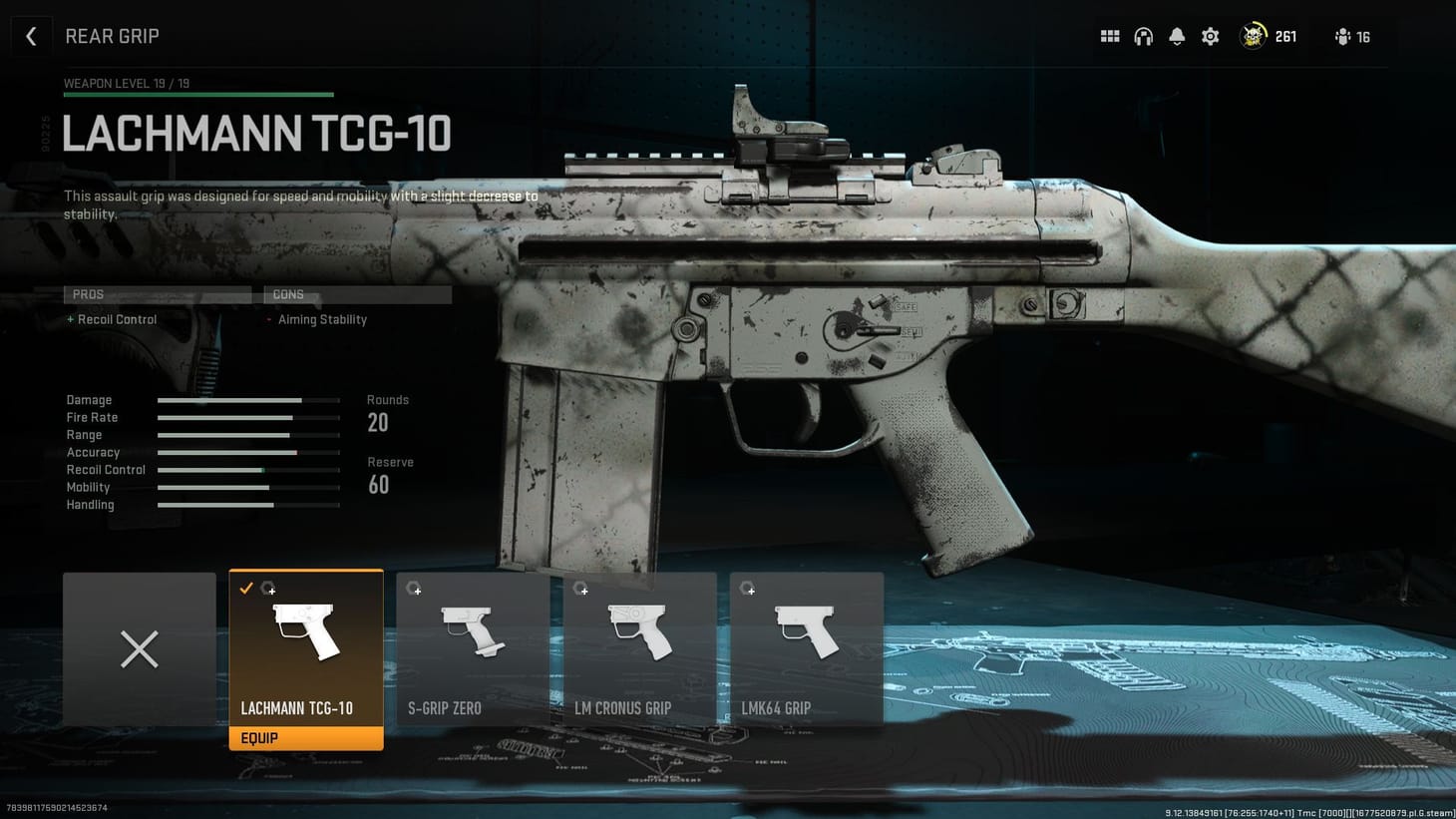This screenshot has height=819, width=1456.
Task: Click the tuning plus icon on S-Grip Zero
Action: click(415, 589)
